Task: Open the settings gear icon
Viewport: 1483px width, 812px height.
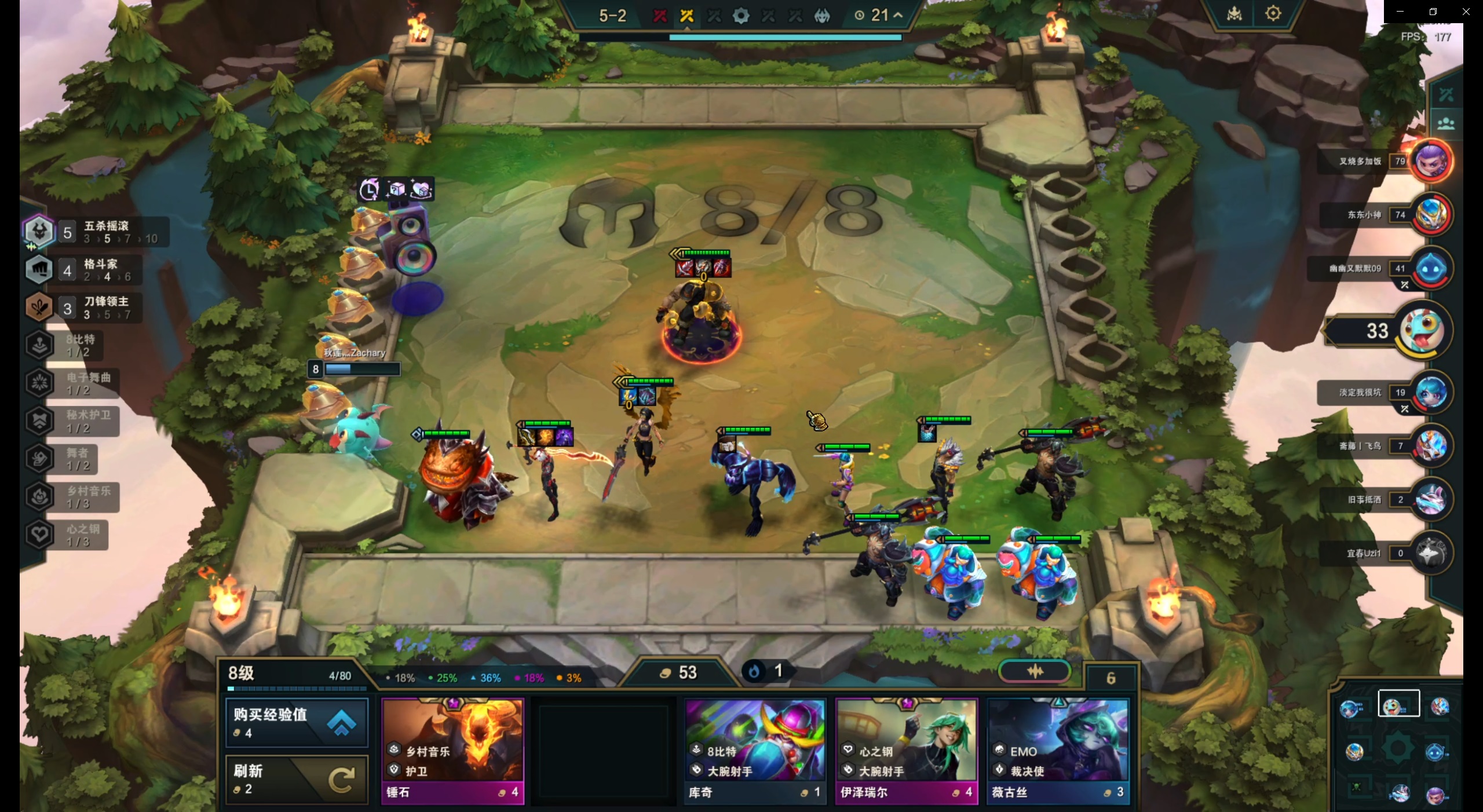Action: [1273, 13]
